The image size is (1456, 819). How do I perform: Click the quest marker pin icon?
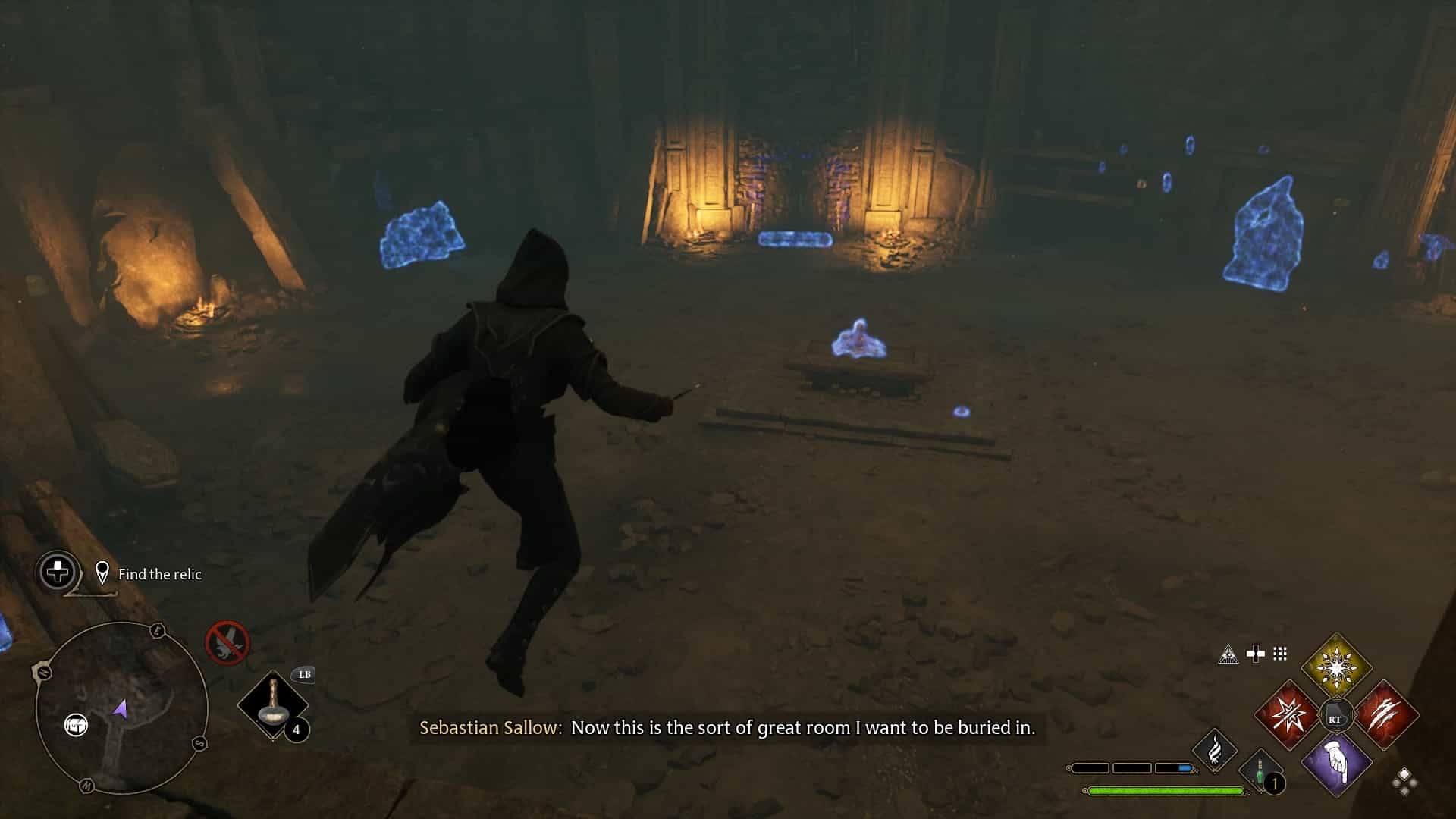tap(104, 573)
